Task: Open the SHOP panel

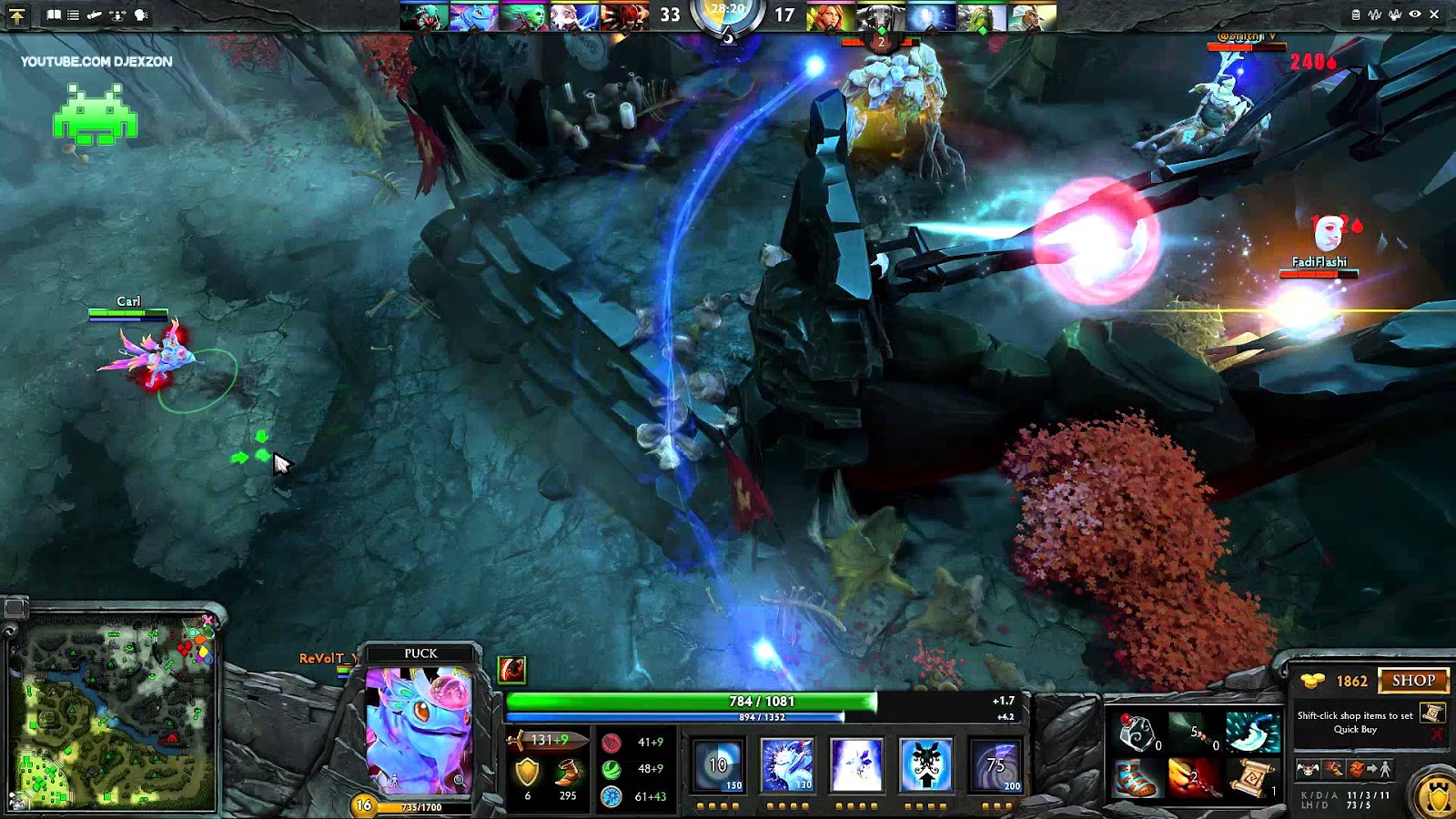Action: tap(1413, 682)
